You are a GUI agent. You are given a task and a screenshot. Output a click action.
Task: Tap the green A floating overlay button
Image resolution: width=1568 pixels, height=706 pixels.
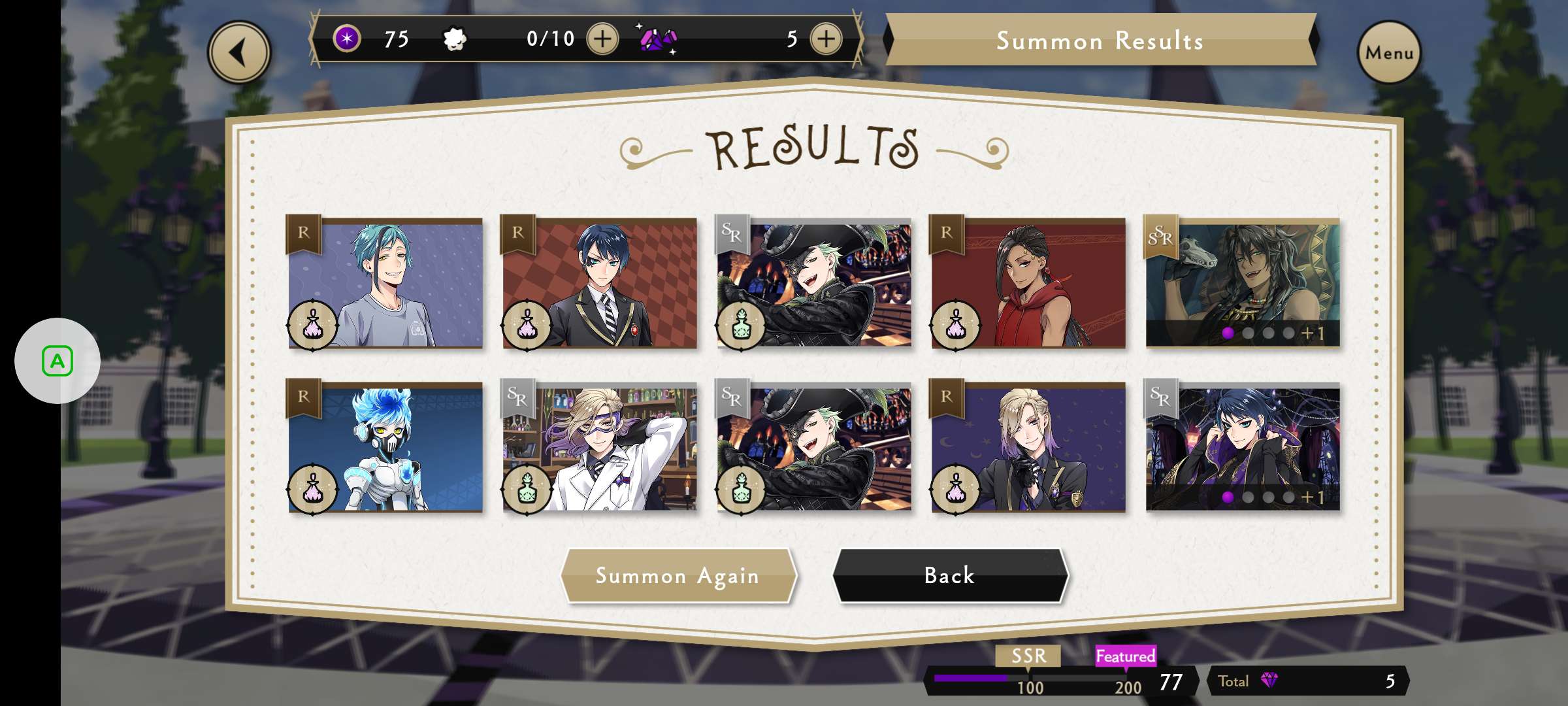coord(57,361)
